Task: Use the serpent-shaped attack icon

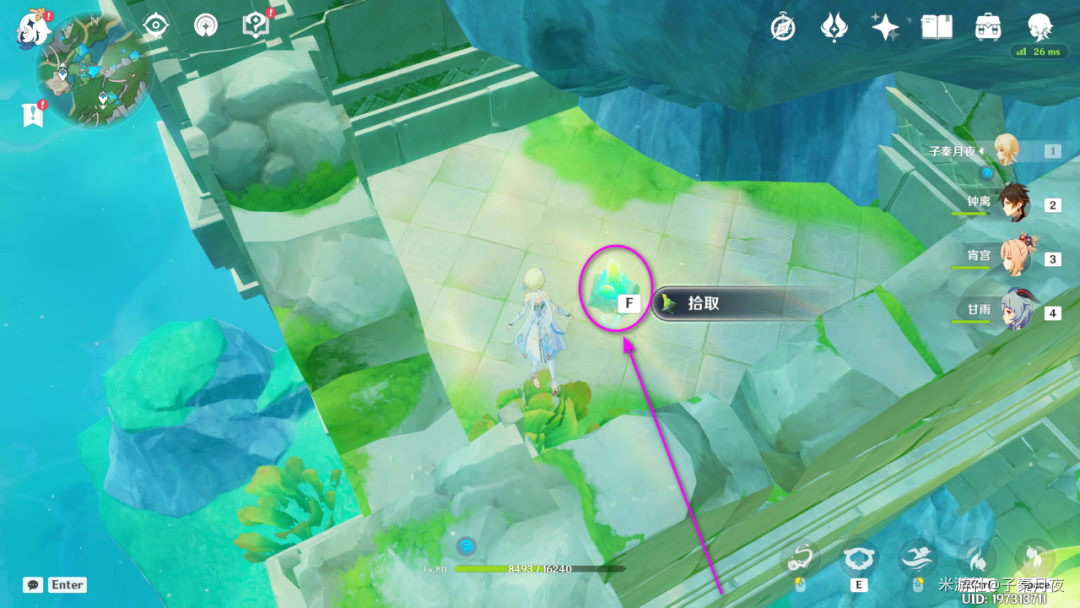Action: point(800,559)
